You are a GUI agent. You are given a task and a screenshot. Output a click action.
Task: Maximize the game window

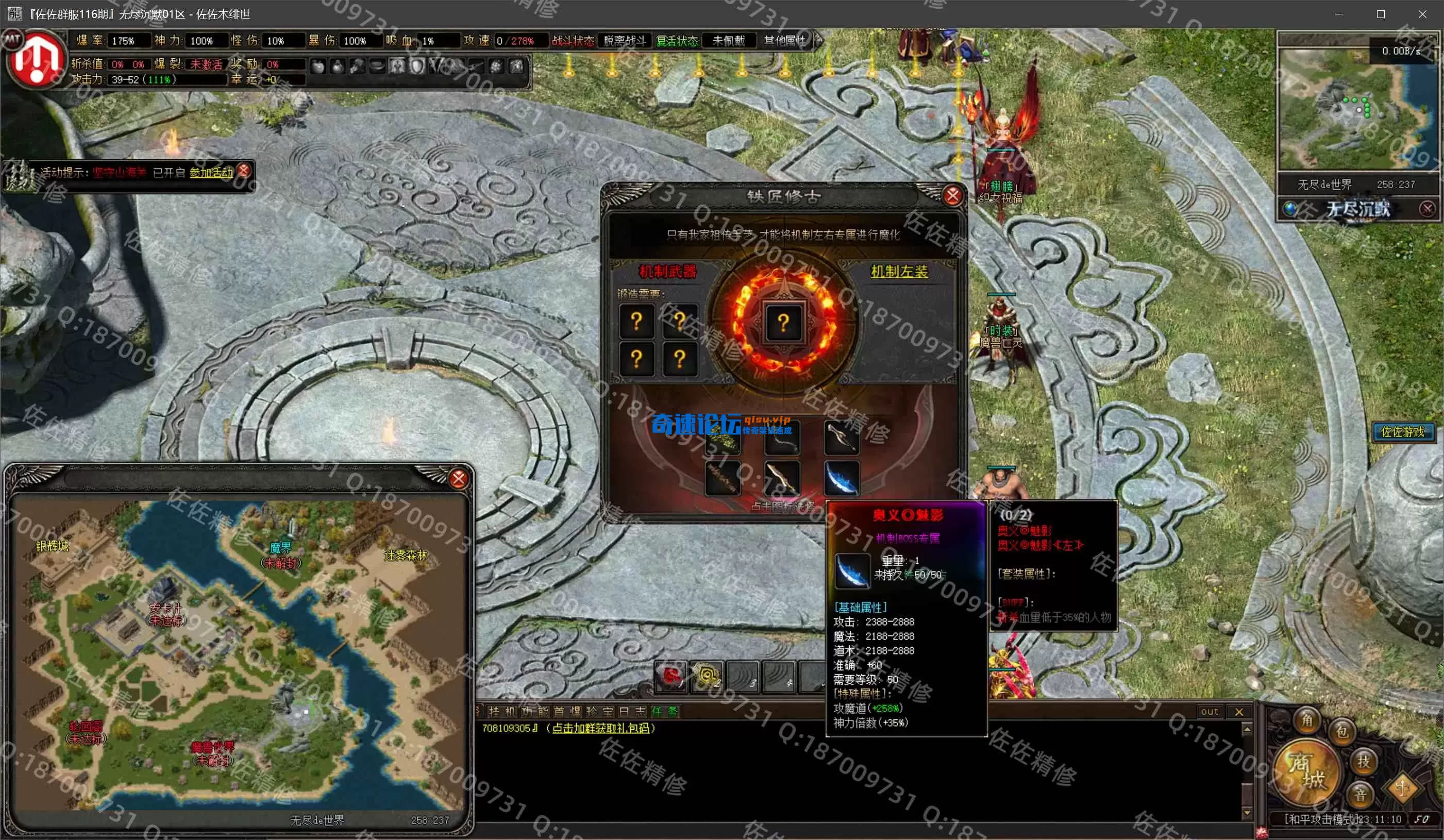pos(1381,14)
